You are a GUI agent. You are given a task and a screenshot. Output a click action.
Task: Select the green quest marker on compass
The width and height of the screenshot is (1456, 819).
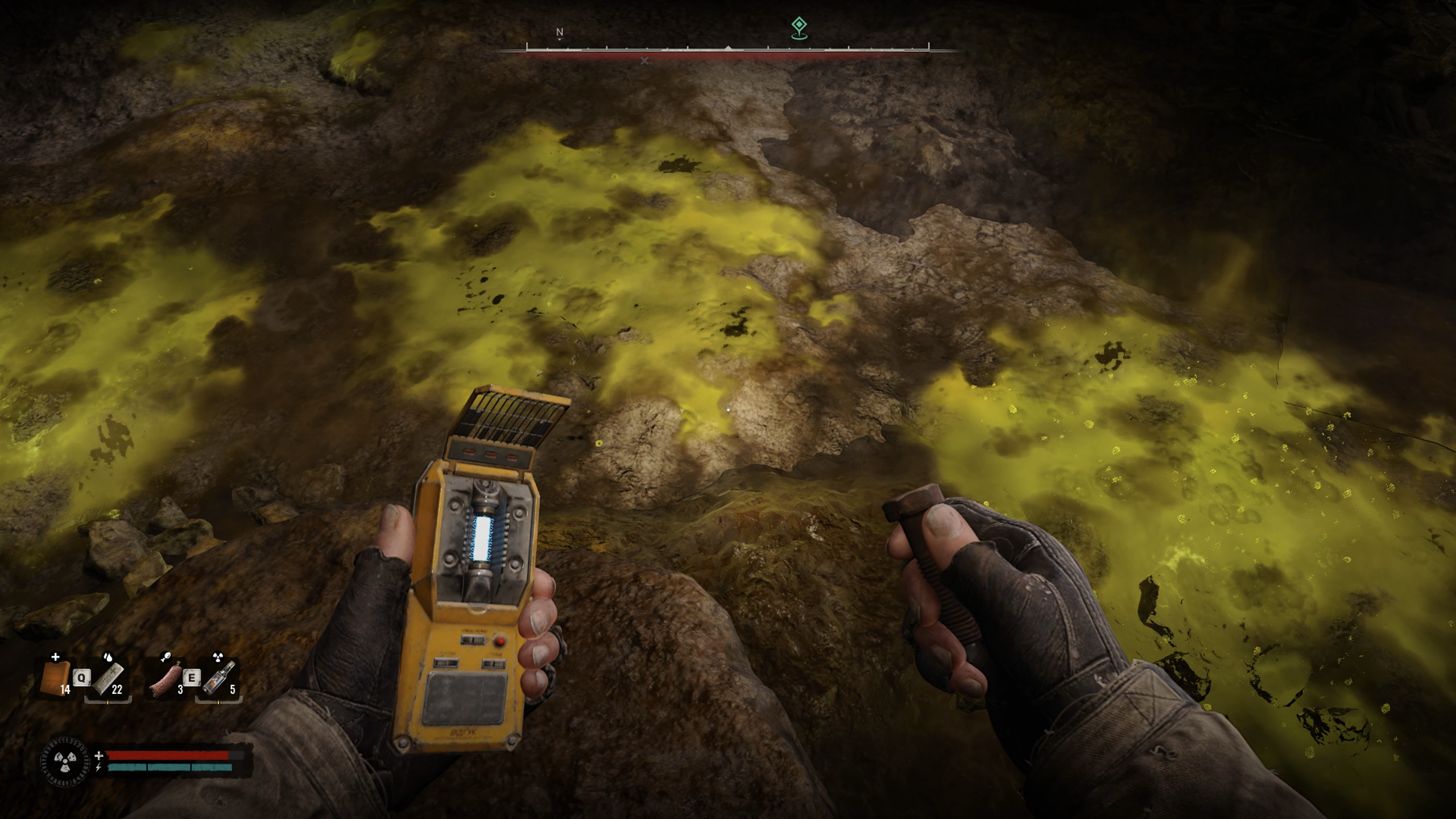(799, 27)
